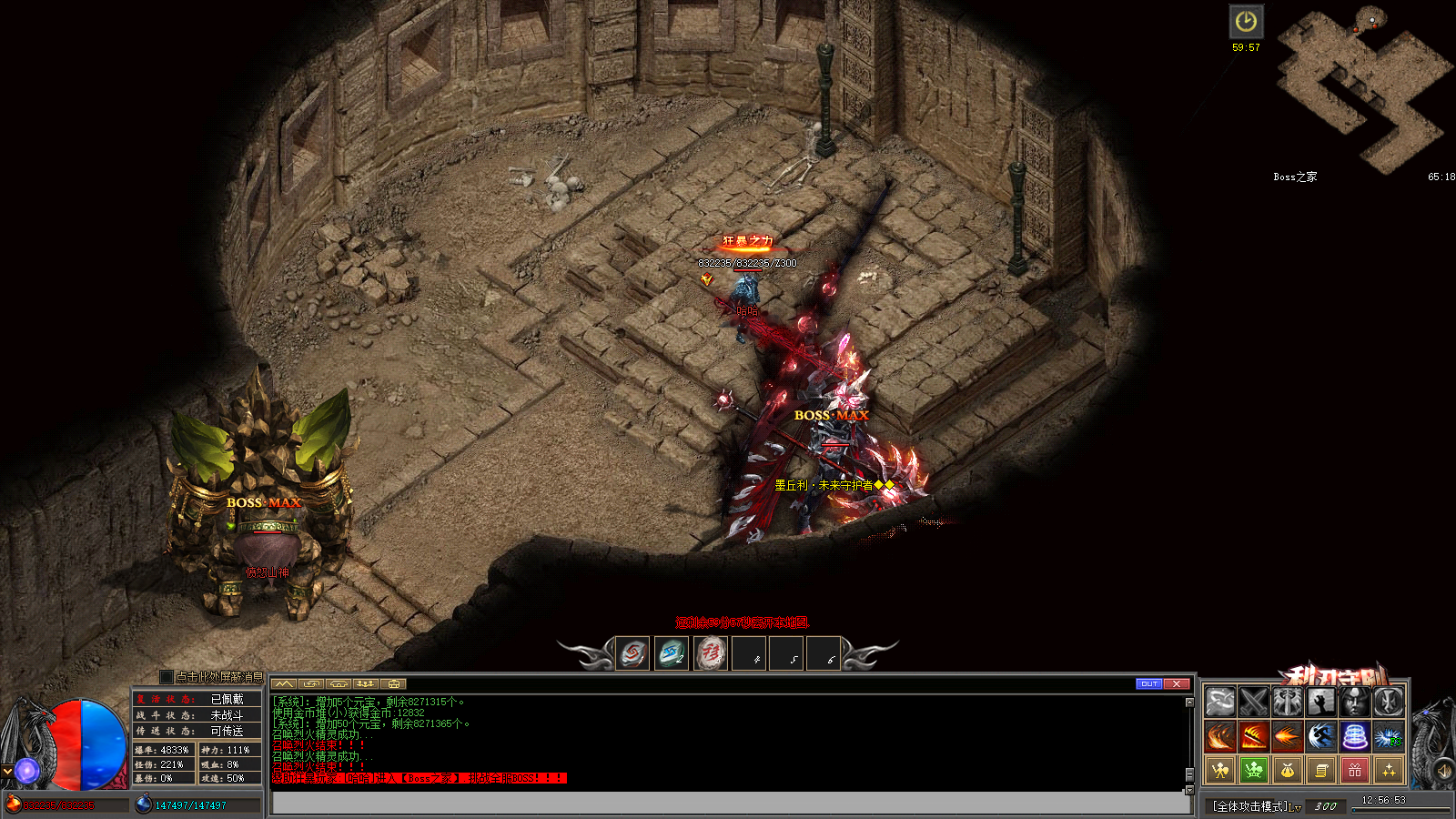Screen dimensions: 1456x819
Task: Click the blue OUT button on chat bar
Action: click(x=1149, y=683)
